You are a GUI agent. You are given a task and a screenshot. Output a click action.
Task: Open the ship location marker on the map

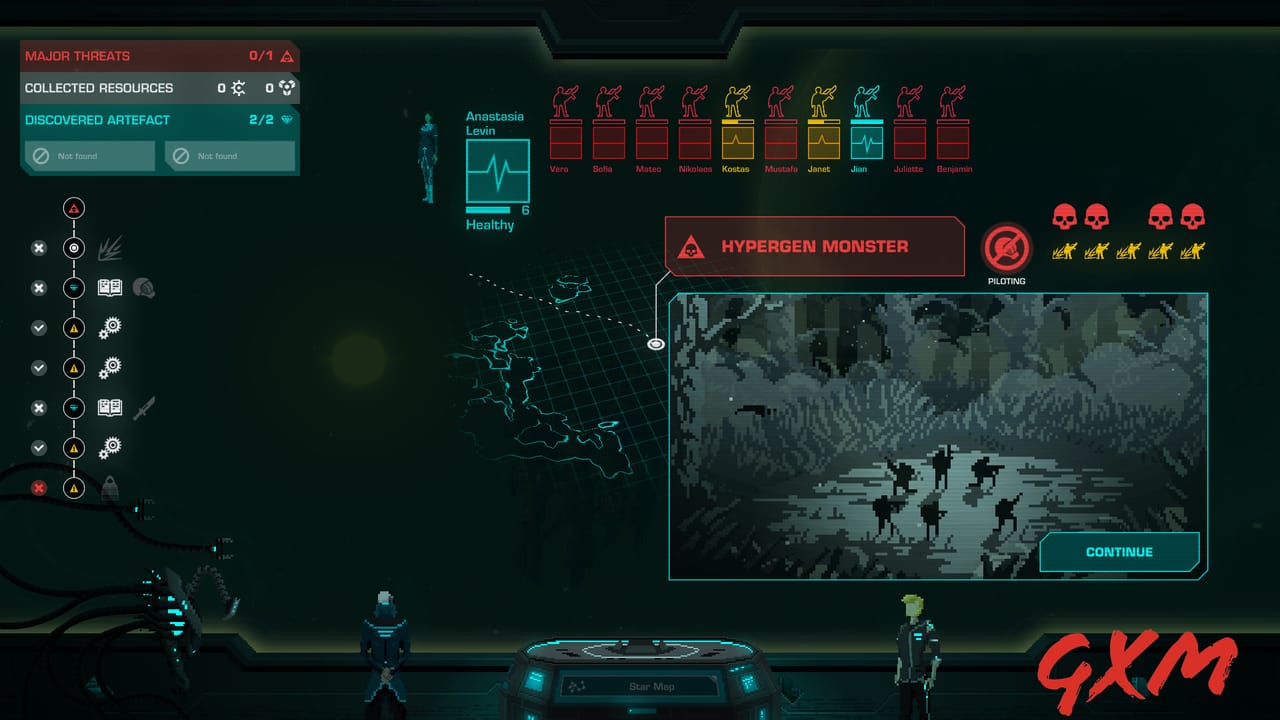tap(655, 343)
